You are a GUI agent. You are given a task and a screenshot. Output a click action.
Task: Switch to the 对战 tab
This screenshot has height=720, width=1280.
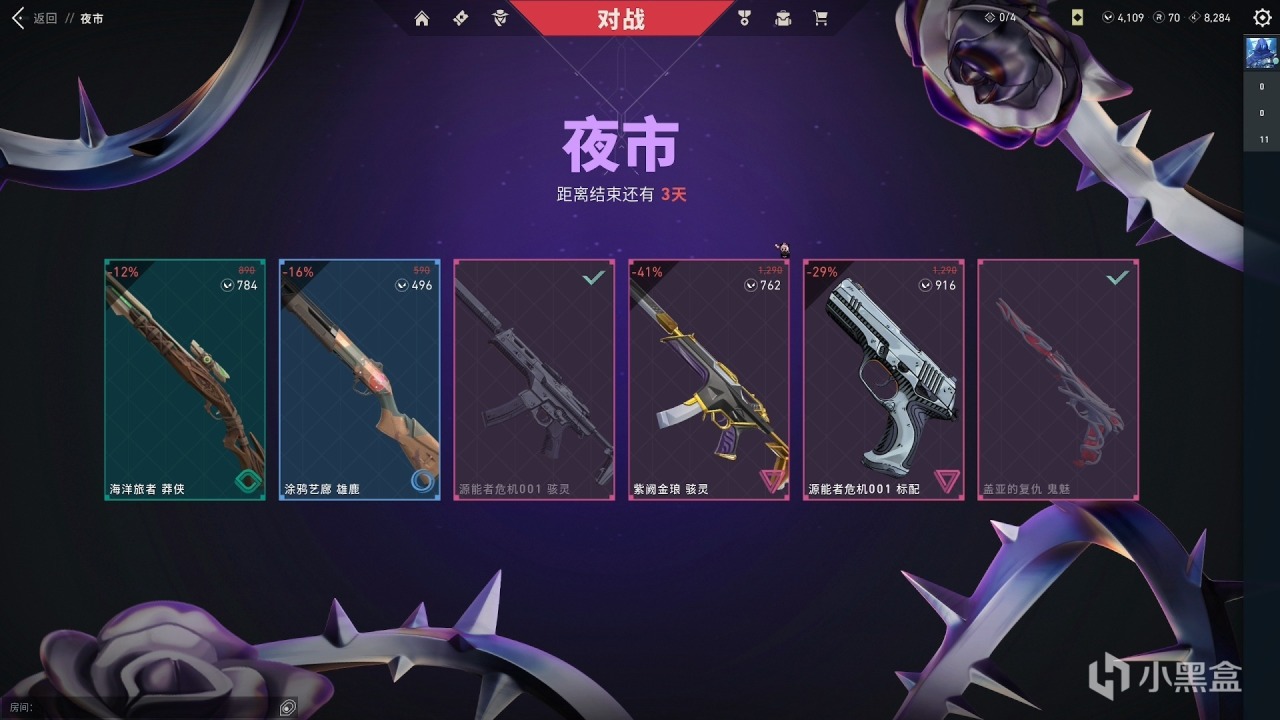coord(620,17)
